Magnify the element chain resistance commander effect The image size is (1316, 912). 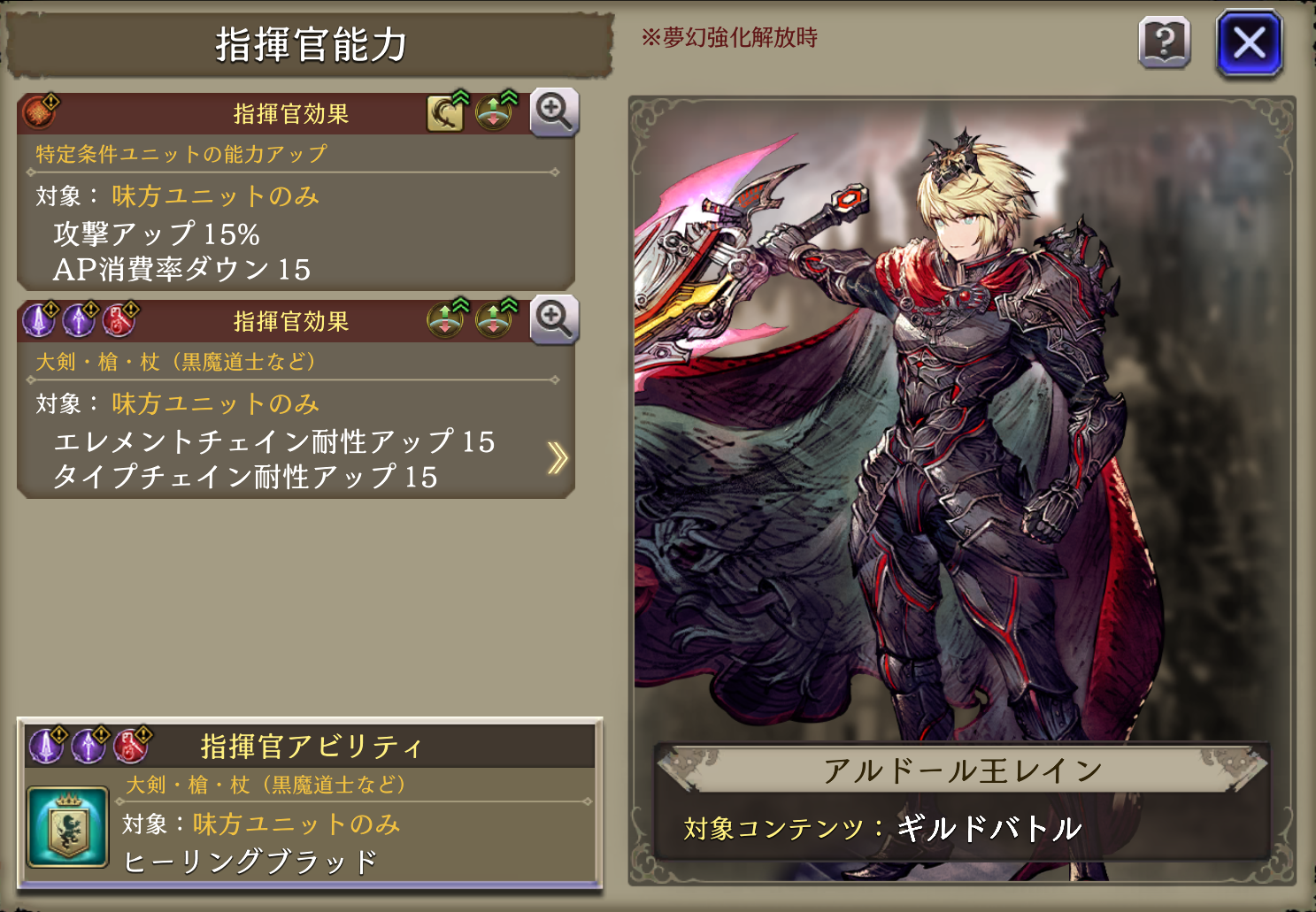[554, 319]
